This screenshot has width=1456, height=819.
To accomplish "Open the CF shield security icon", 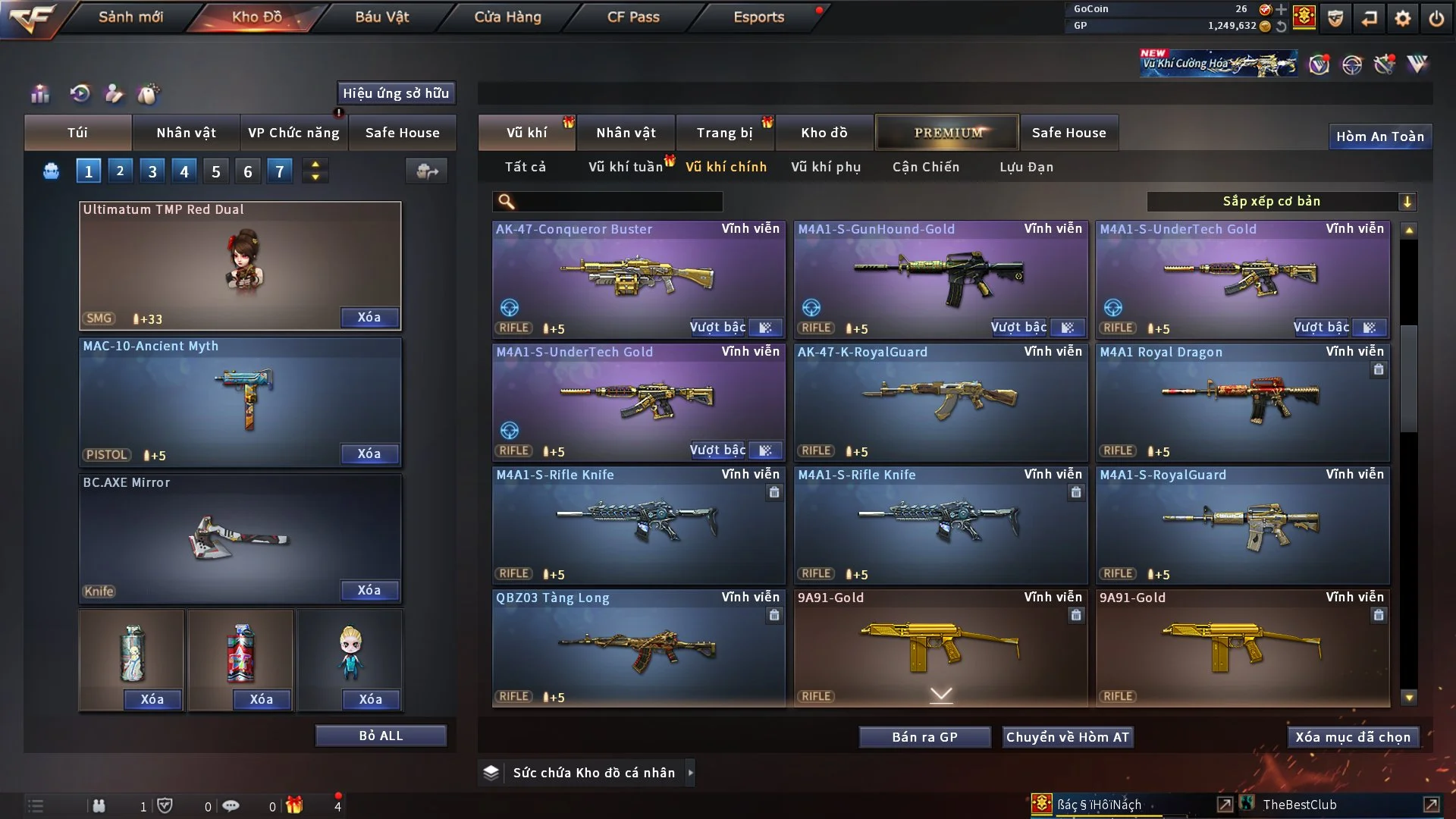I will [1335, 17].
